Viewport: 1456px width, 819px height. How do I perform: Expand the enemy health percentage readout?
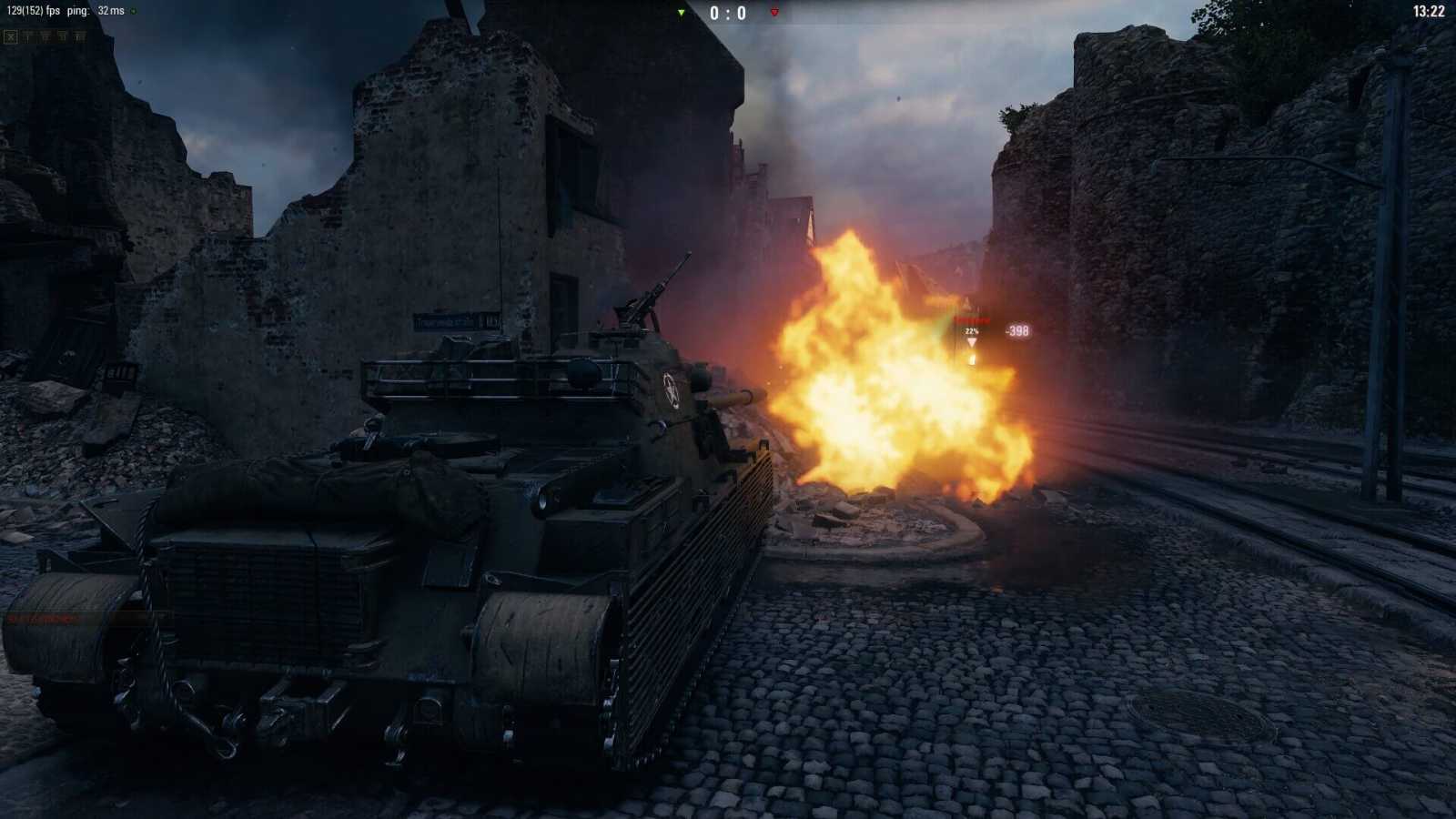[970, 331]
